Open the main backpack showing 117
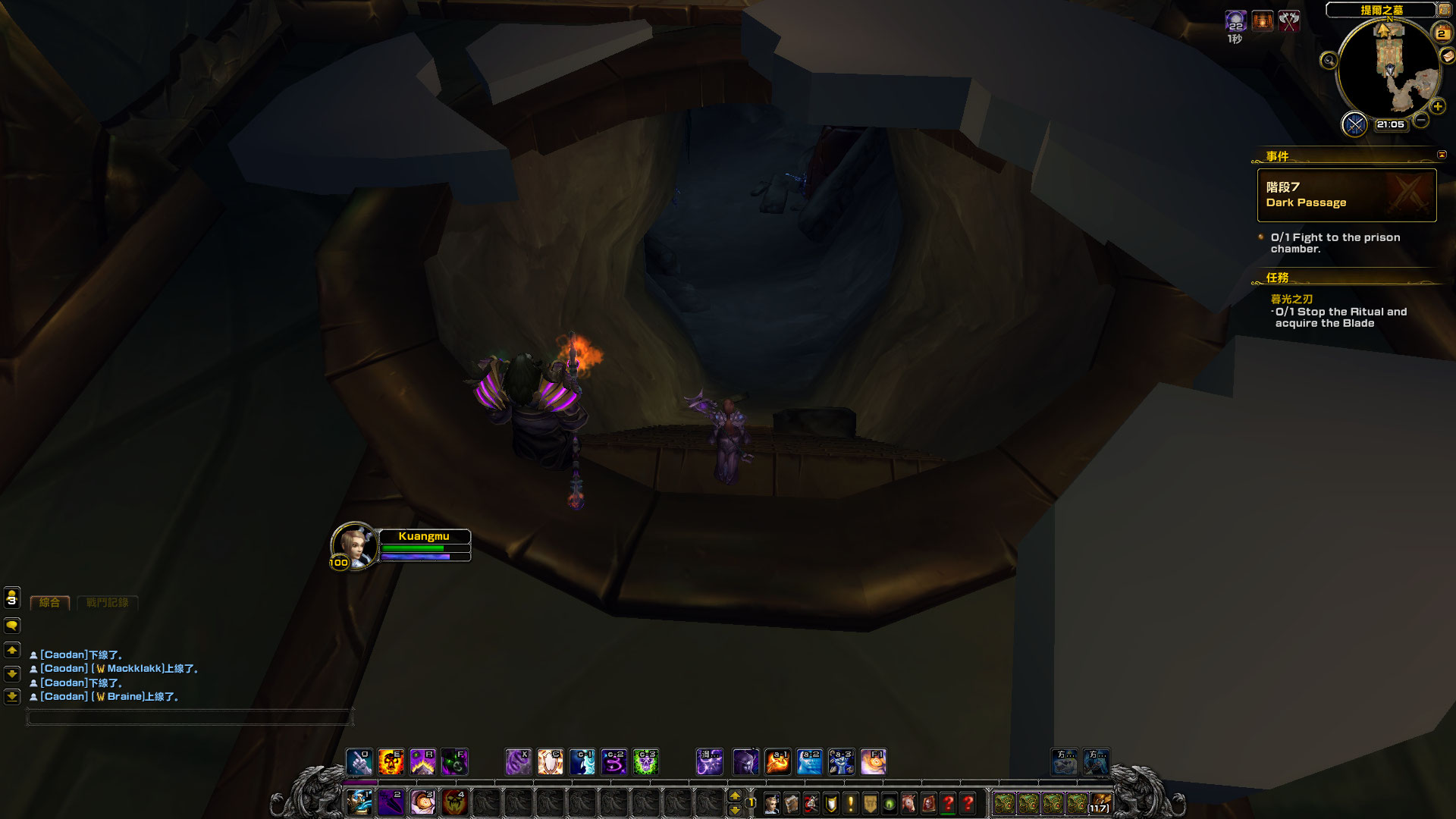Image resolution: width=1456 pixels, height=819 pixels. tap(1100, 803)
